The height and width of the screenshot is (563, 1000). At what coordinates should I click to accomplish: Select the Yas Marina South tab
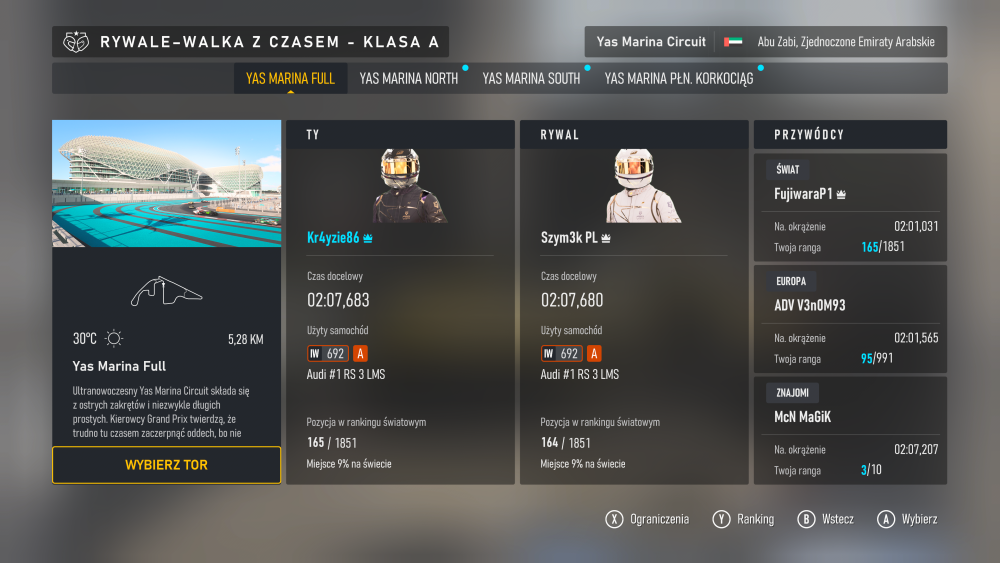(x=531, y=78)
